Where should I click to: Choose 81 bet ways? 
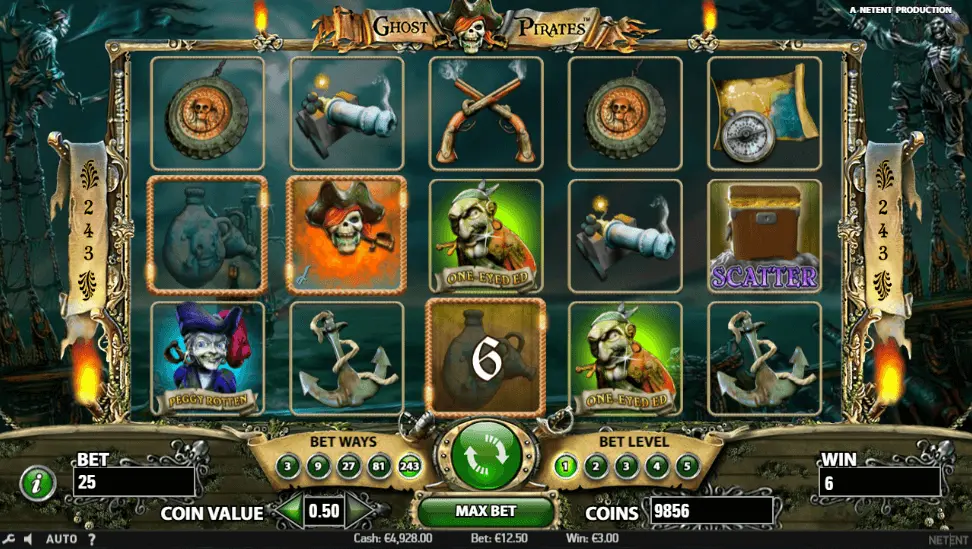pyautogui.click(x=377, y=466)
